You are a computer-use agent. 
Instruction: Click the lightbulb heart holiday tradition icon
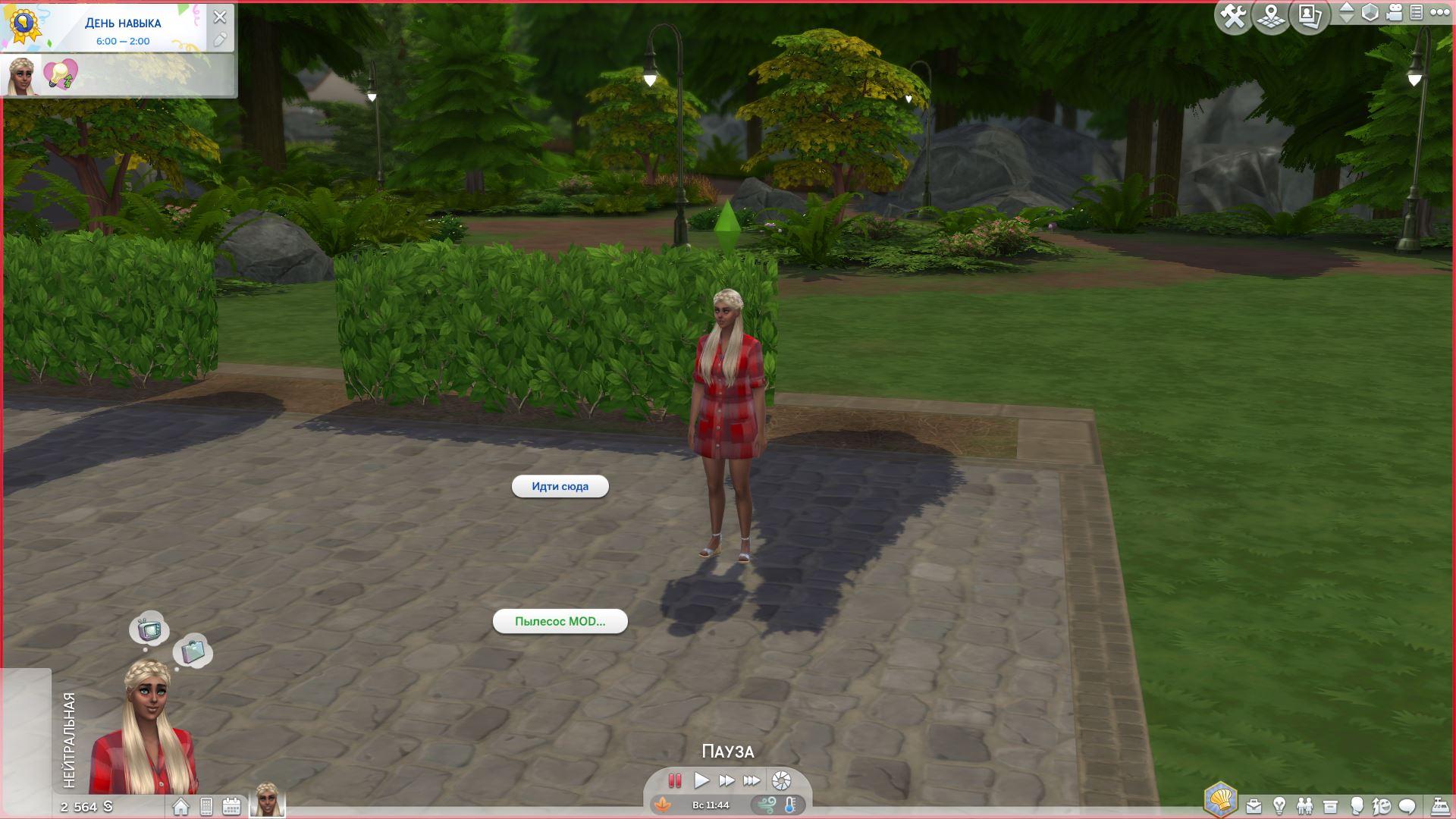(61, 75)
